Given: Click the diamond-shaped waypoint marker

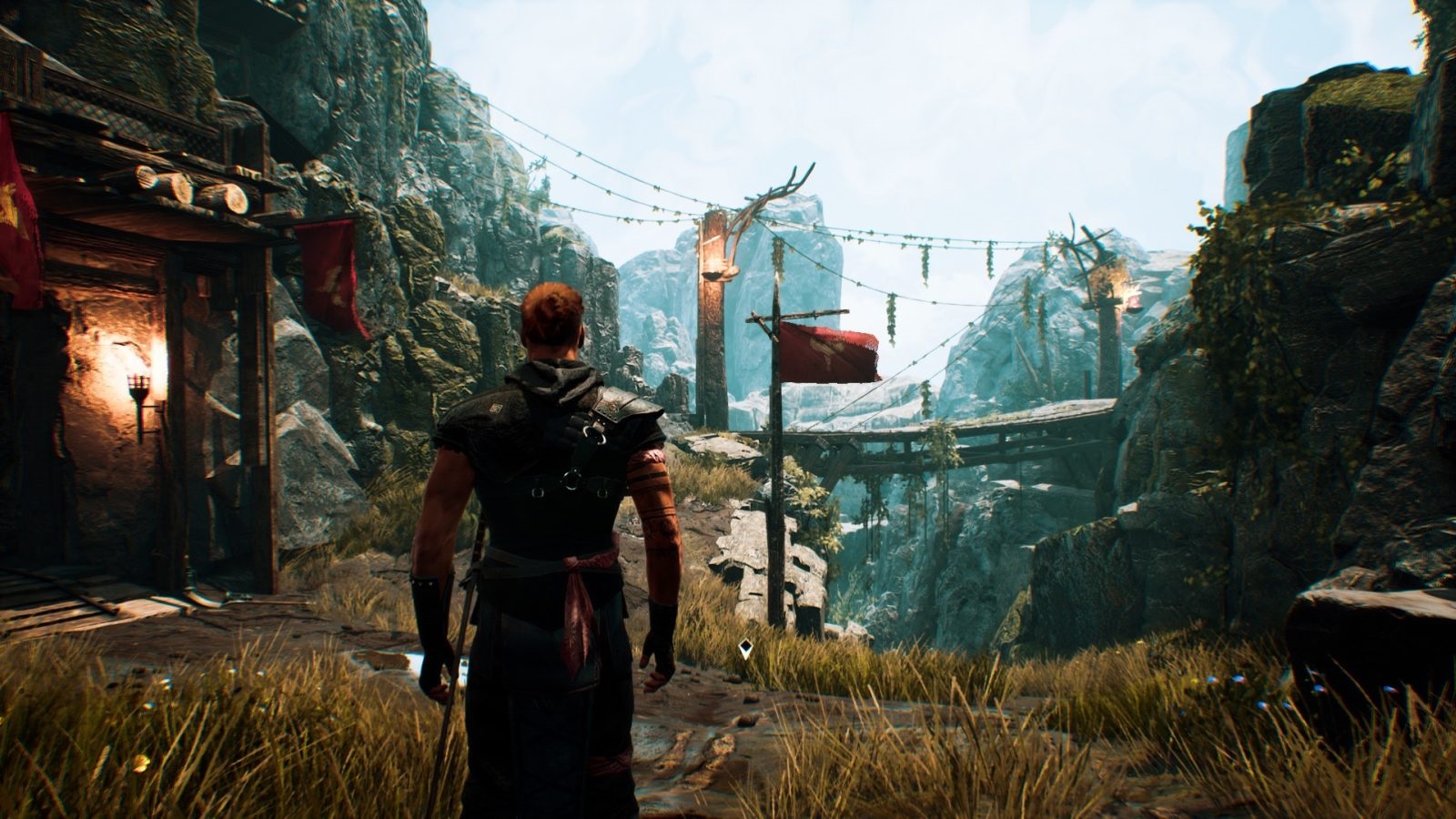Looking at the screenshot, I should point(745,649).
